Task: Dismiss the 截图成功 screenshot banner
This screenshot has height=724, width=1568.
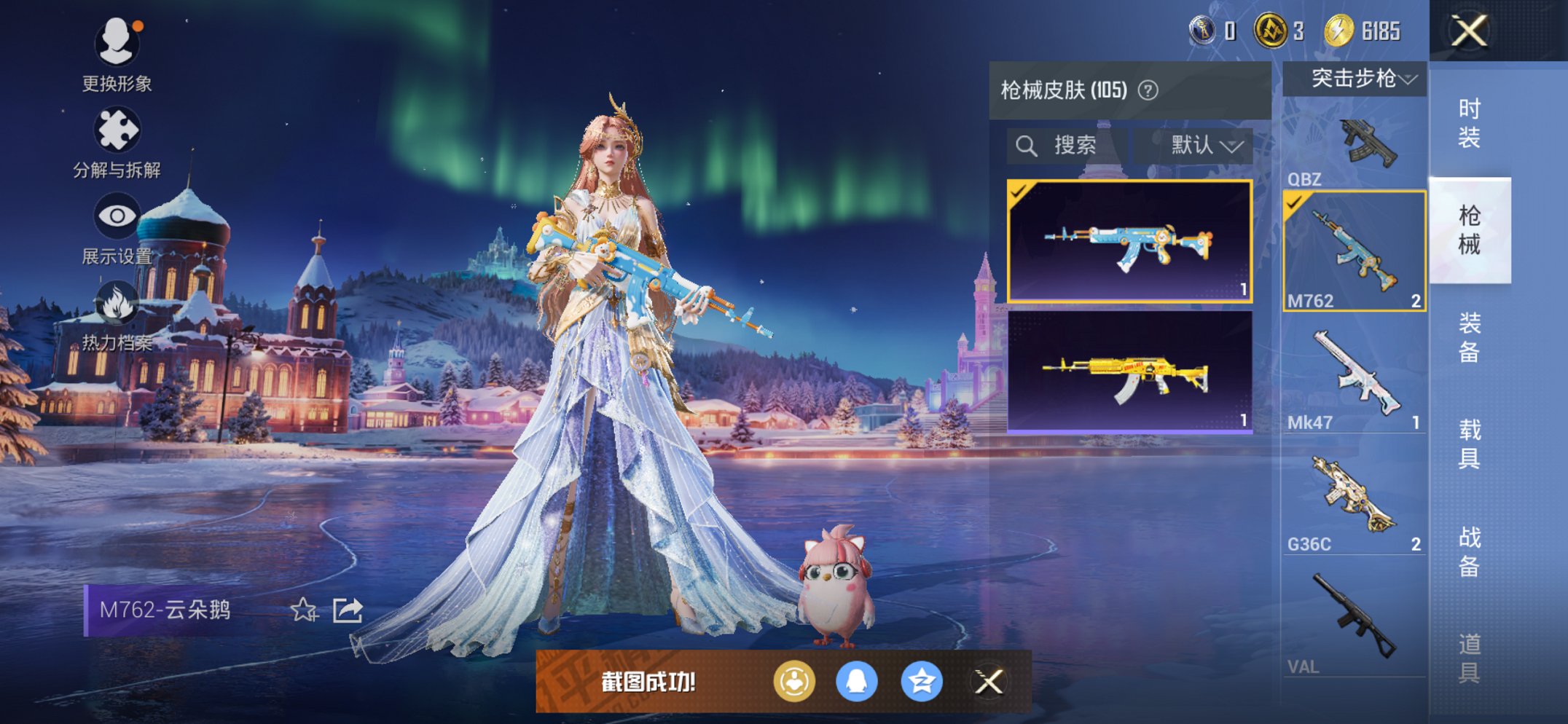Action: [989, 682]
